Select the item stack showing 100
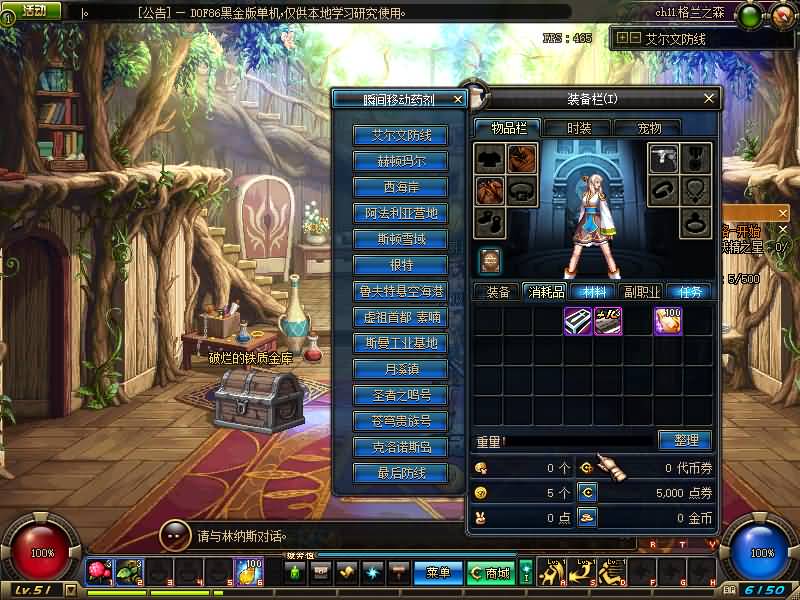 pos(668,321)
